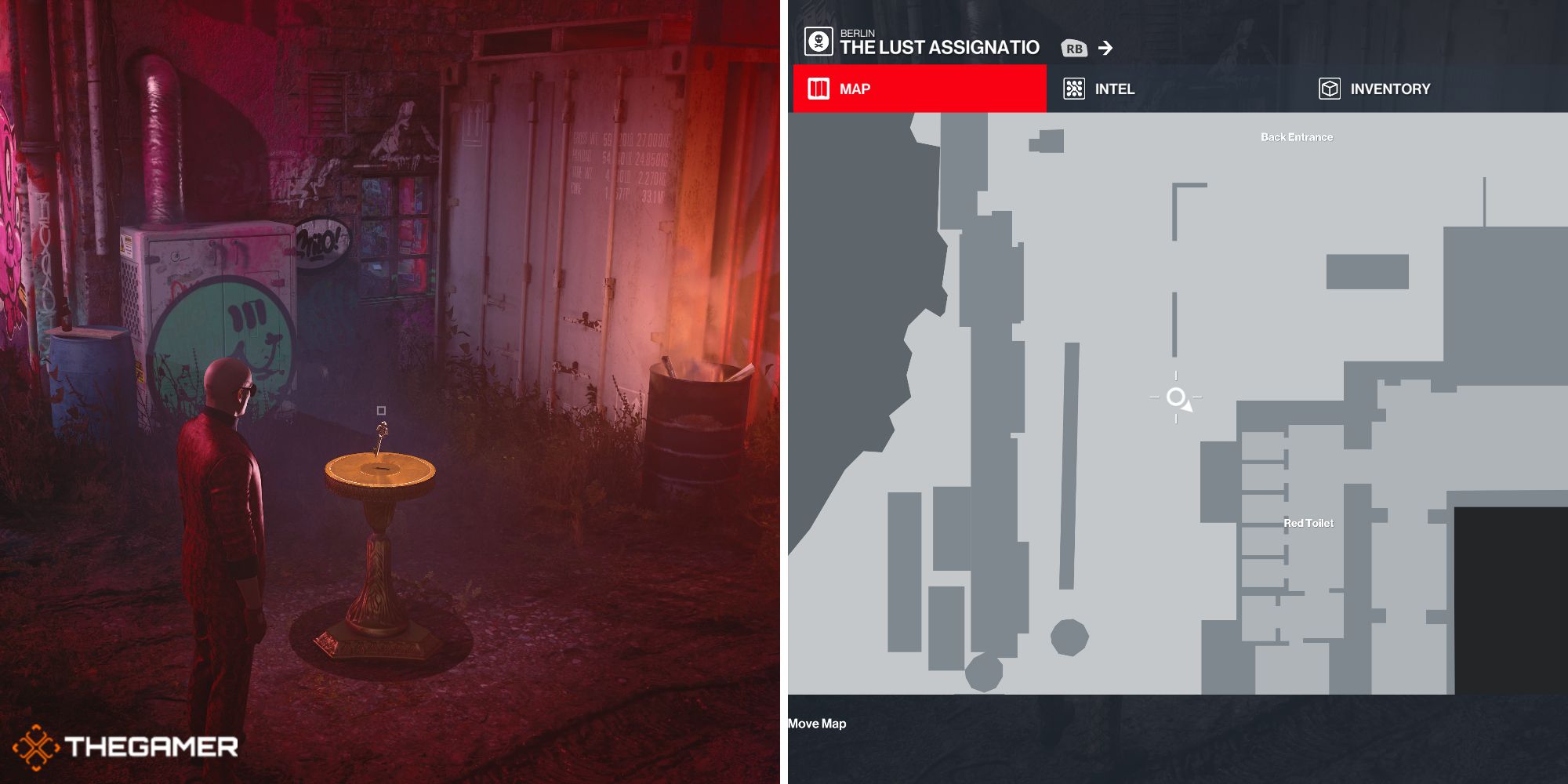Click the Move Map label
Screen dimensions: 1568x784
click(x=817, y=724)
